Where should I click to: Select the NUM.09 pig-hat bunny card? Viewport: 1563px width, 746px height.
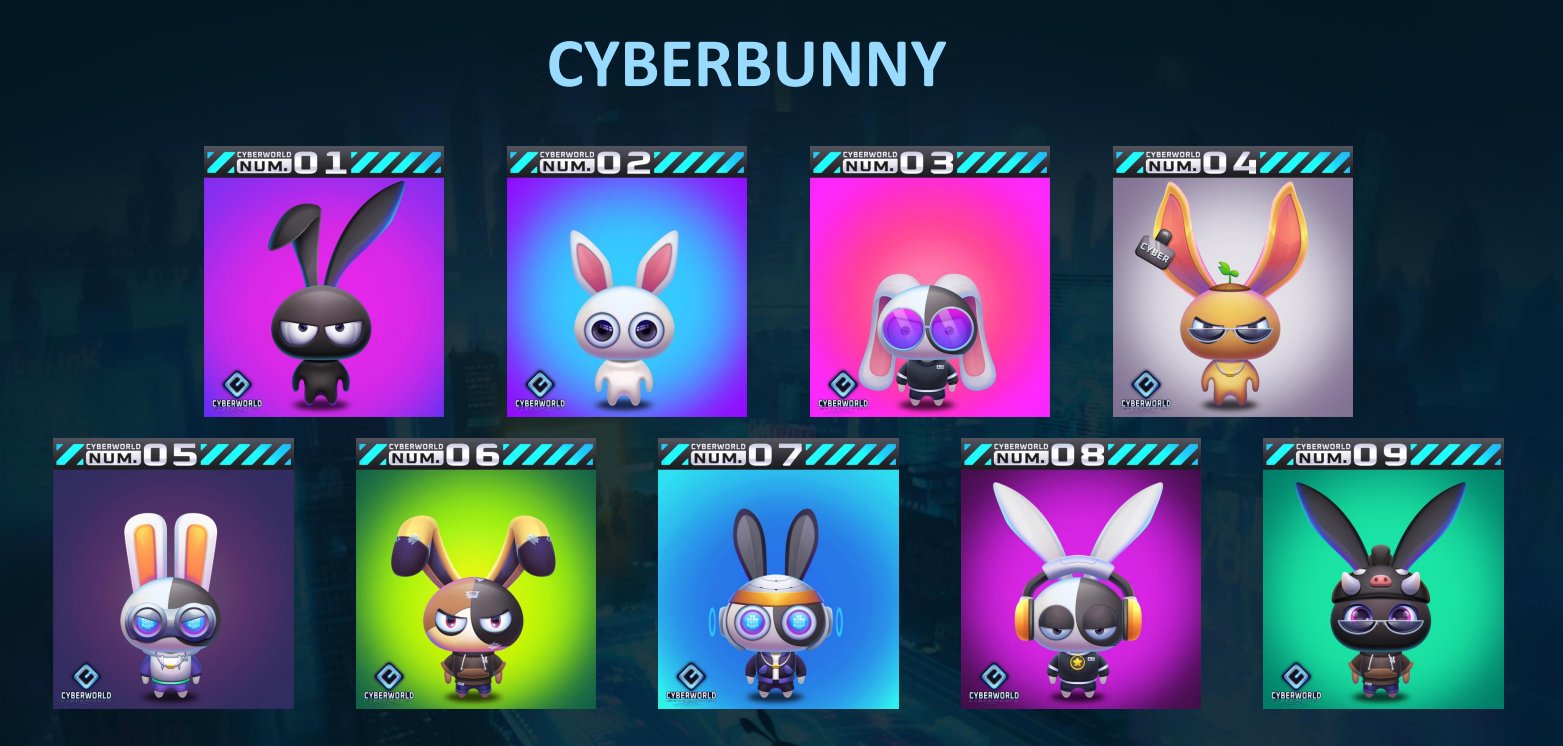point(1383,588)
